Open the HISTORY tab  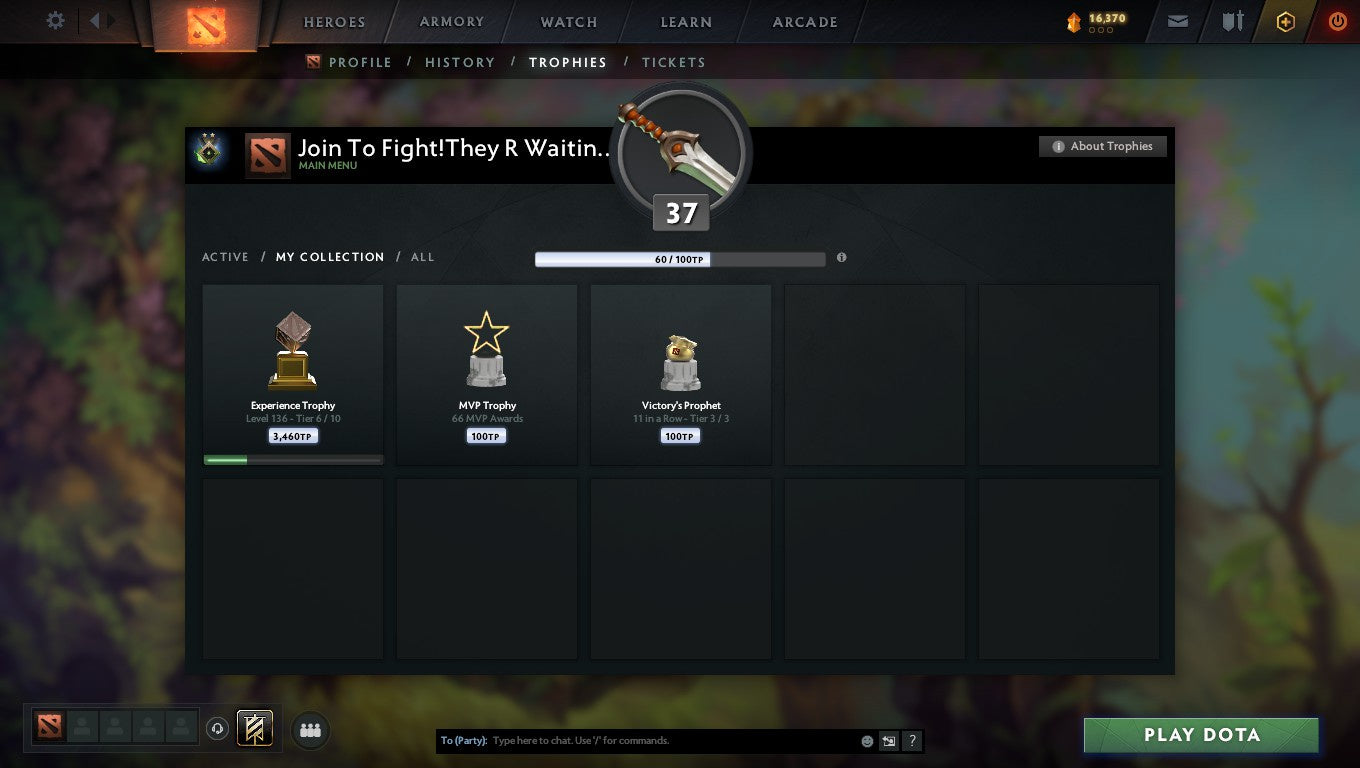tap(459, 62)
